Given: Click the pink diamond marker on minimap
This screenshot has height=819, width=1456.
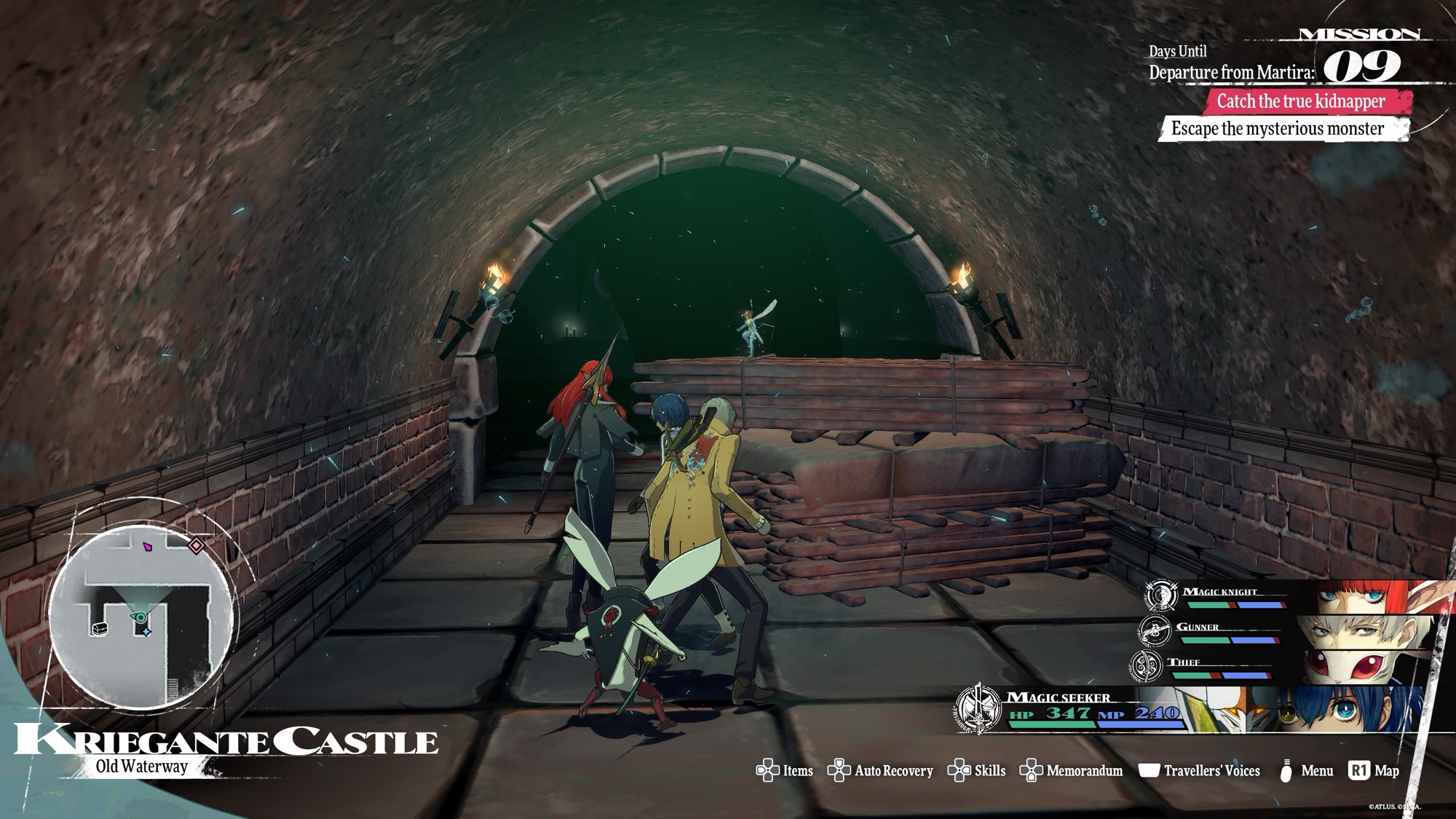Looking at the screenshot, I should (x=197, y=545).
